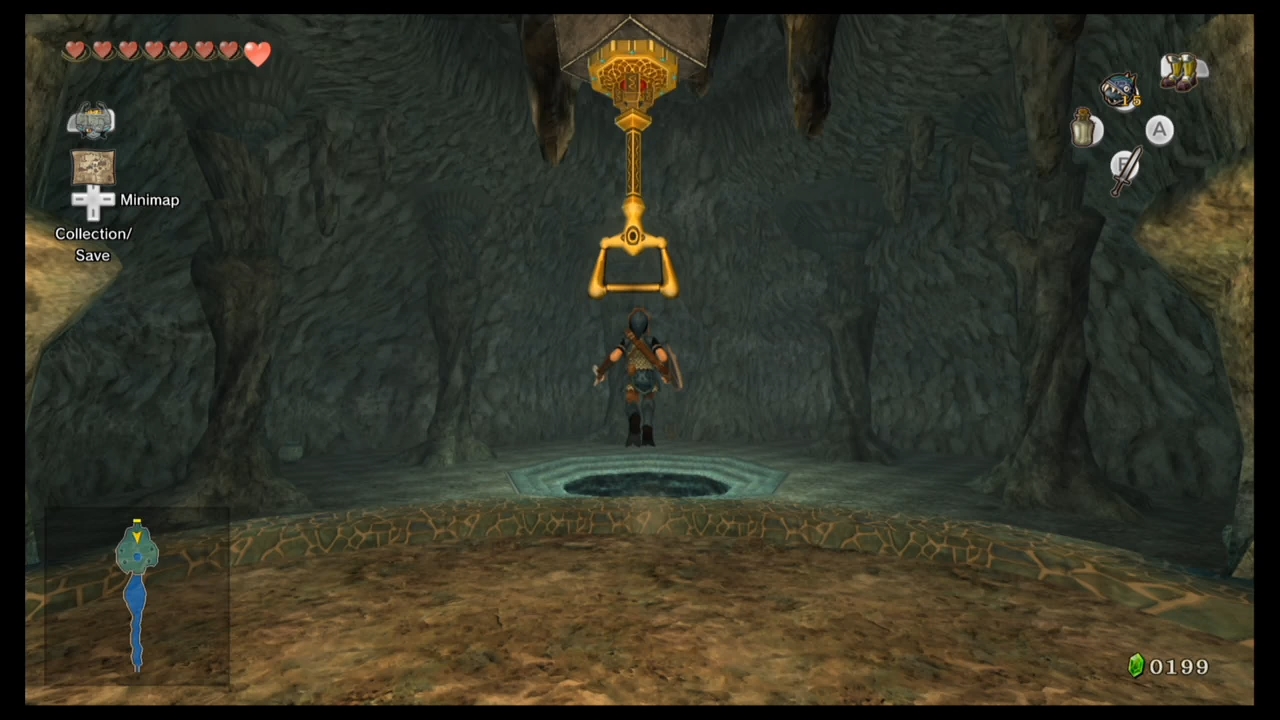
Task: Click the D-pad cross icon
Action: point(93,202)
